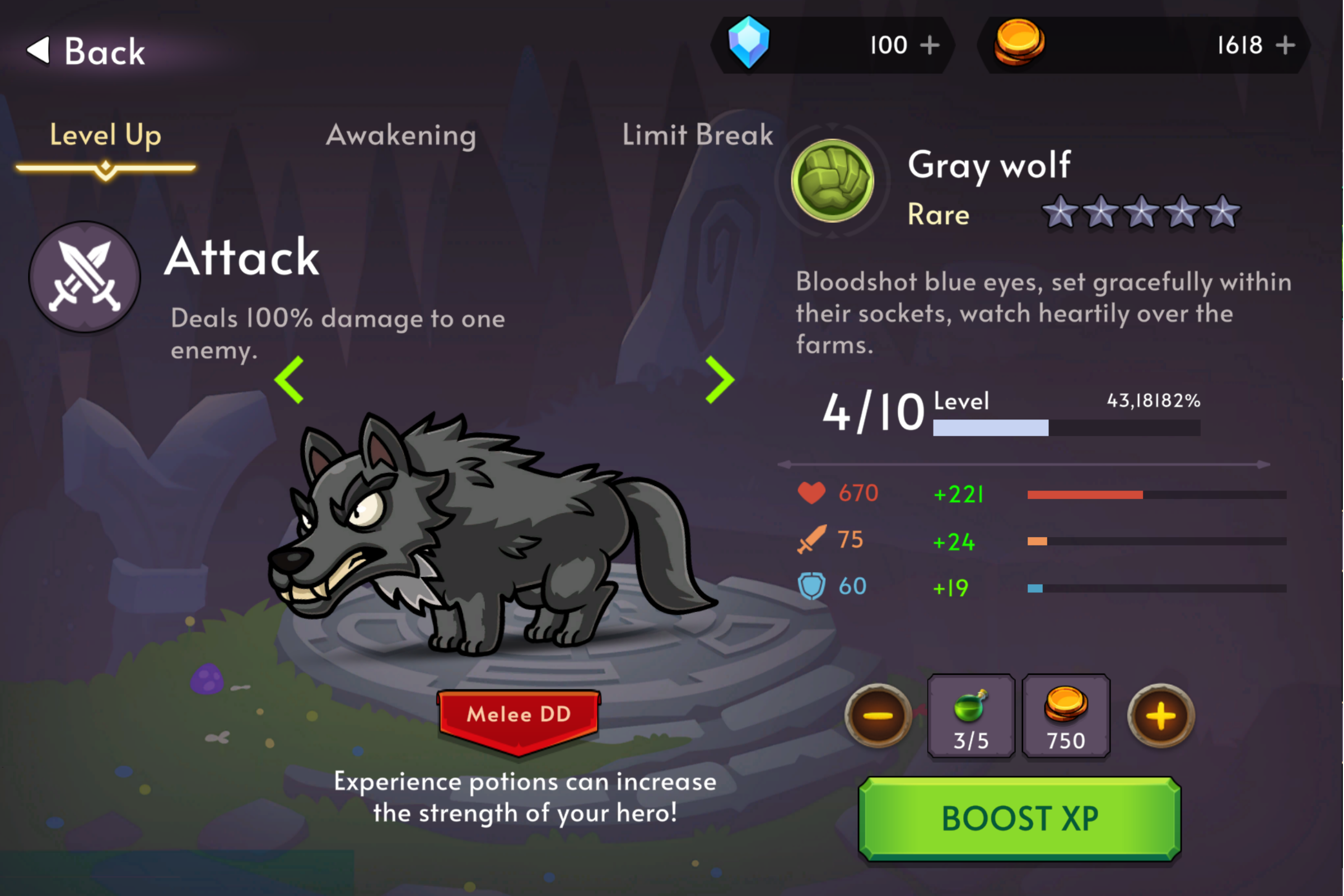Show the previous hero with left arrow
This screenshot has width=1344, height=896.
click(290, 380)
